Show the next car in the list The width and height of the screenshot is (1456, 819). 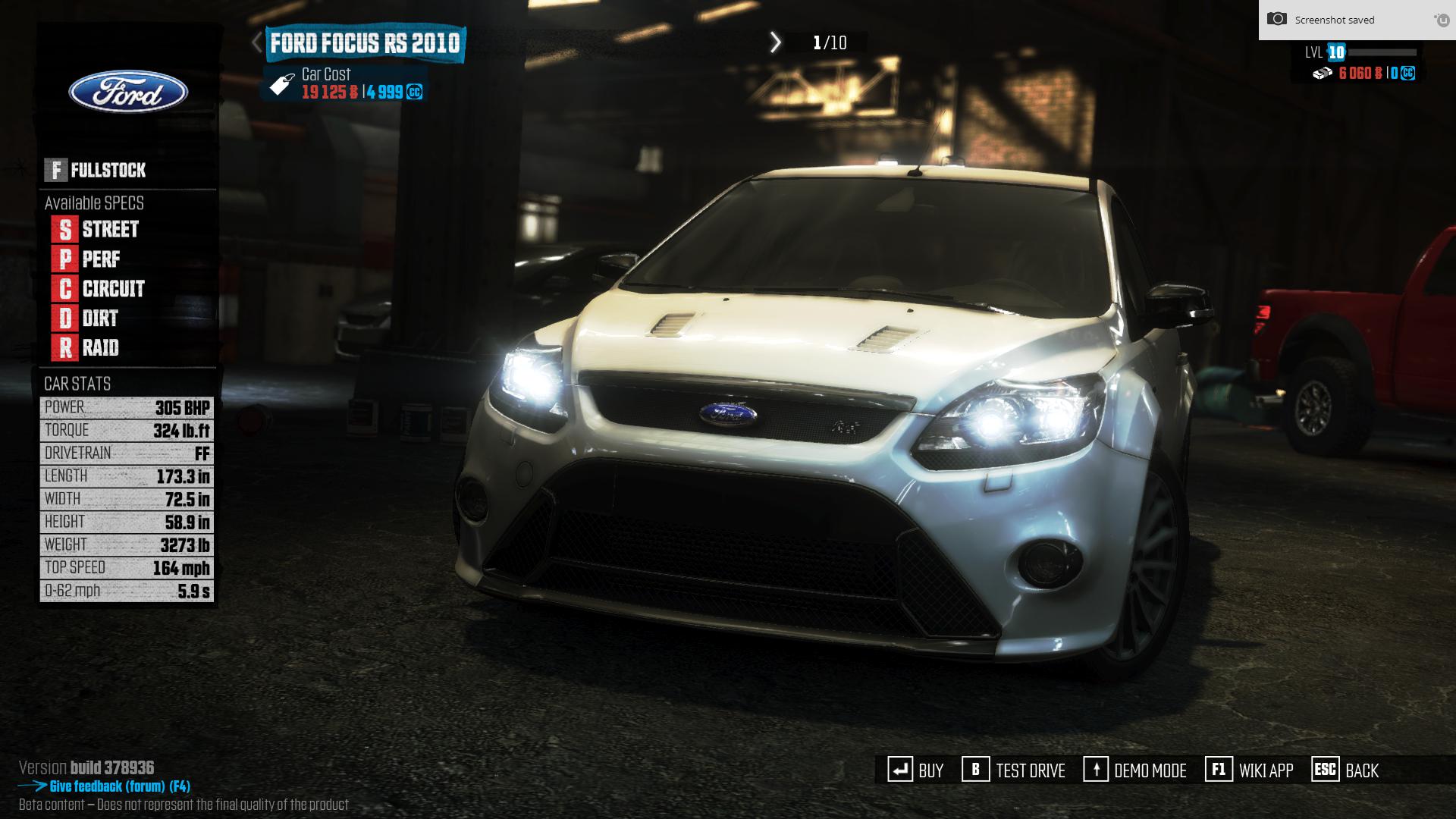775,42
